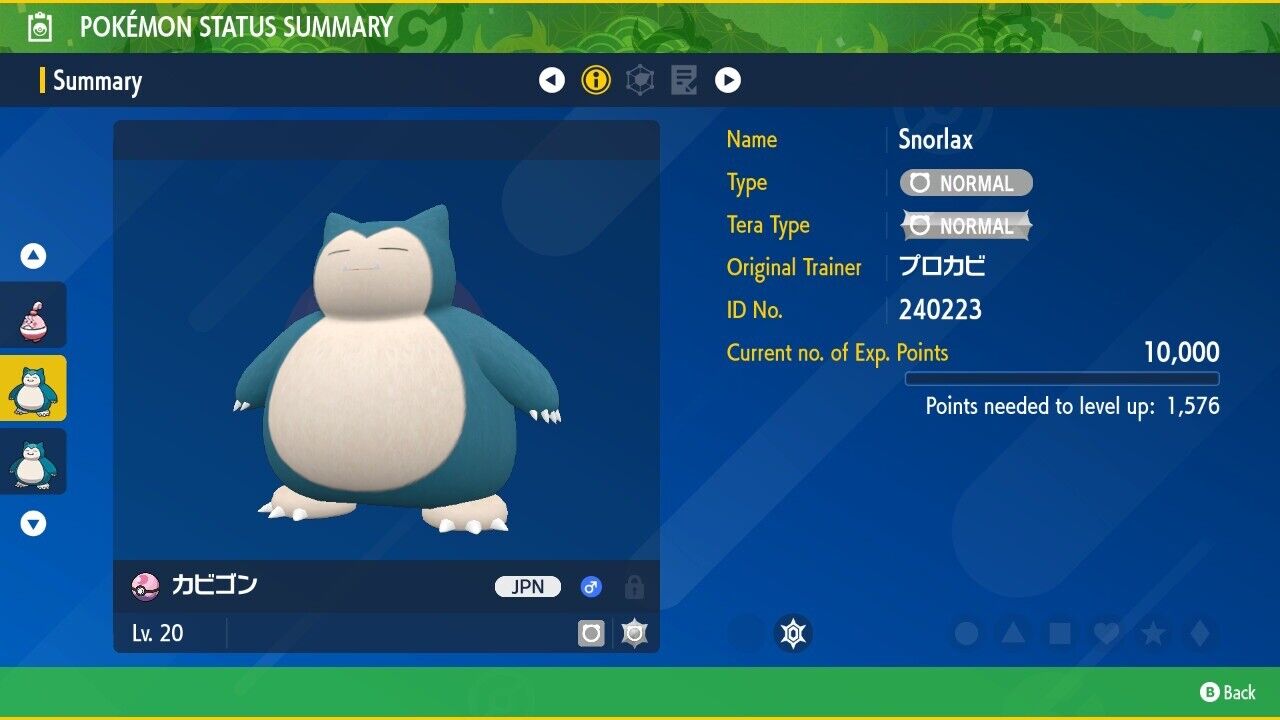Toggle the heart marking

tap(1106, 633)
